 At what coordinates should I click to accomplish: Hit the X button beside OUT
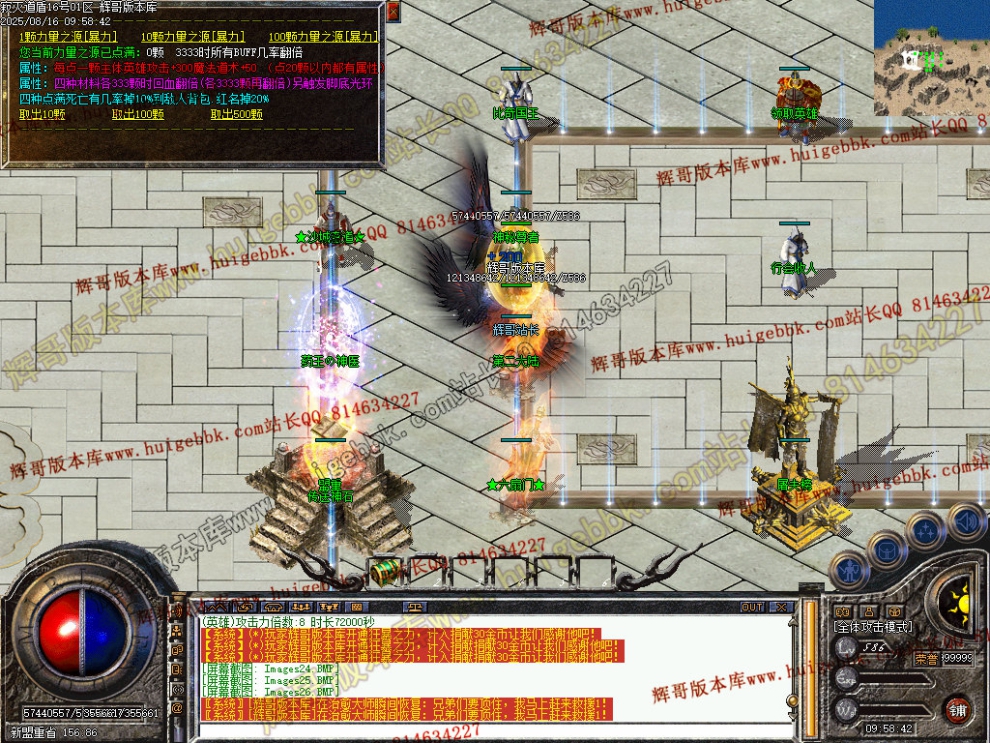click(785, 607)
